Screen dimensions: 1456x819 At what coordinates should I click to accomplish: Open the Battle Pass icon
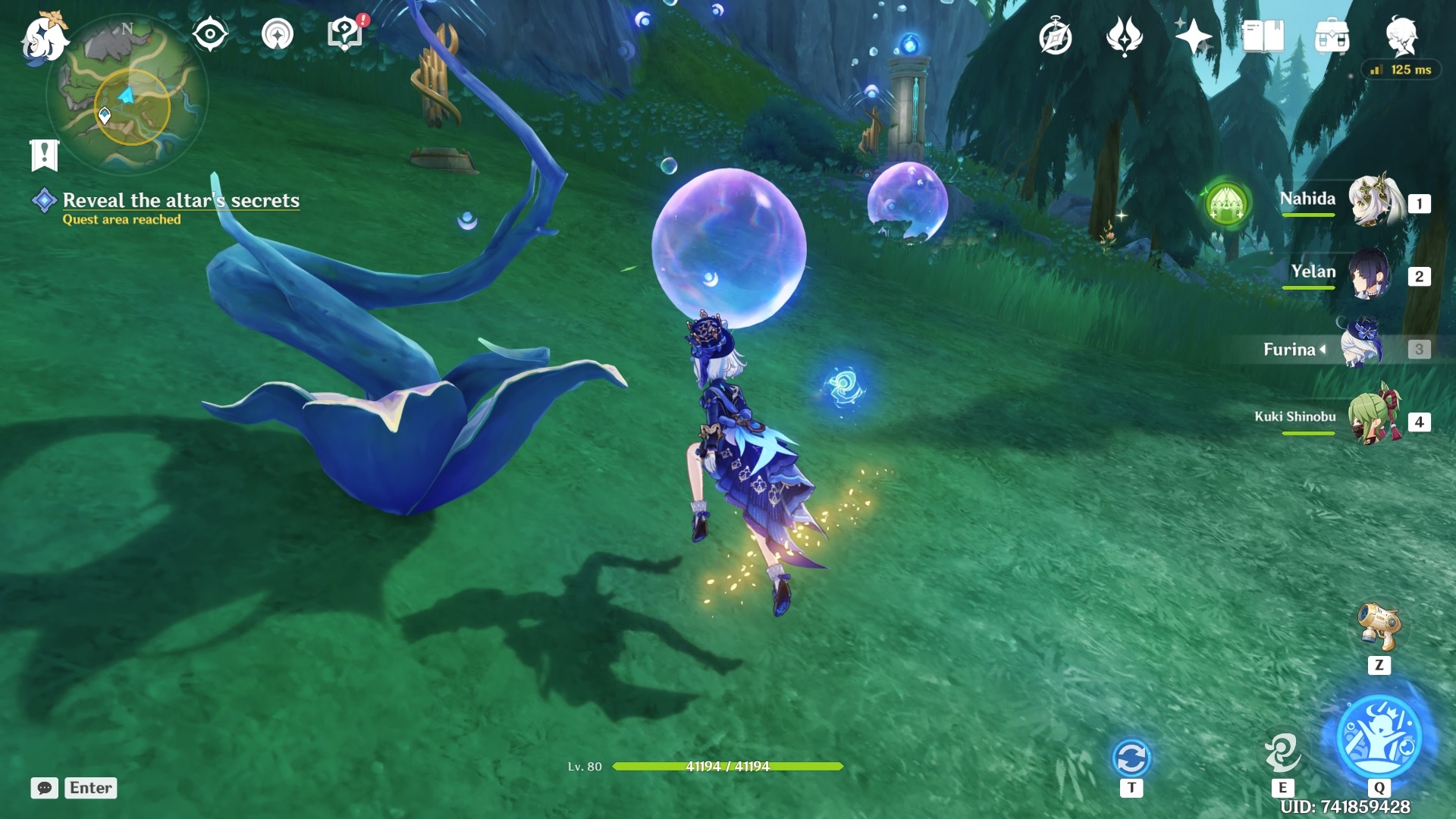coord(1125,34)
